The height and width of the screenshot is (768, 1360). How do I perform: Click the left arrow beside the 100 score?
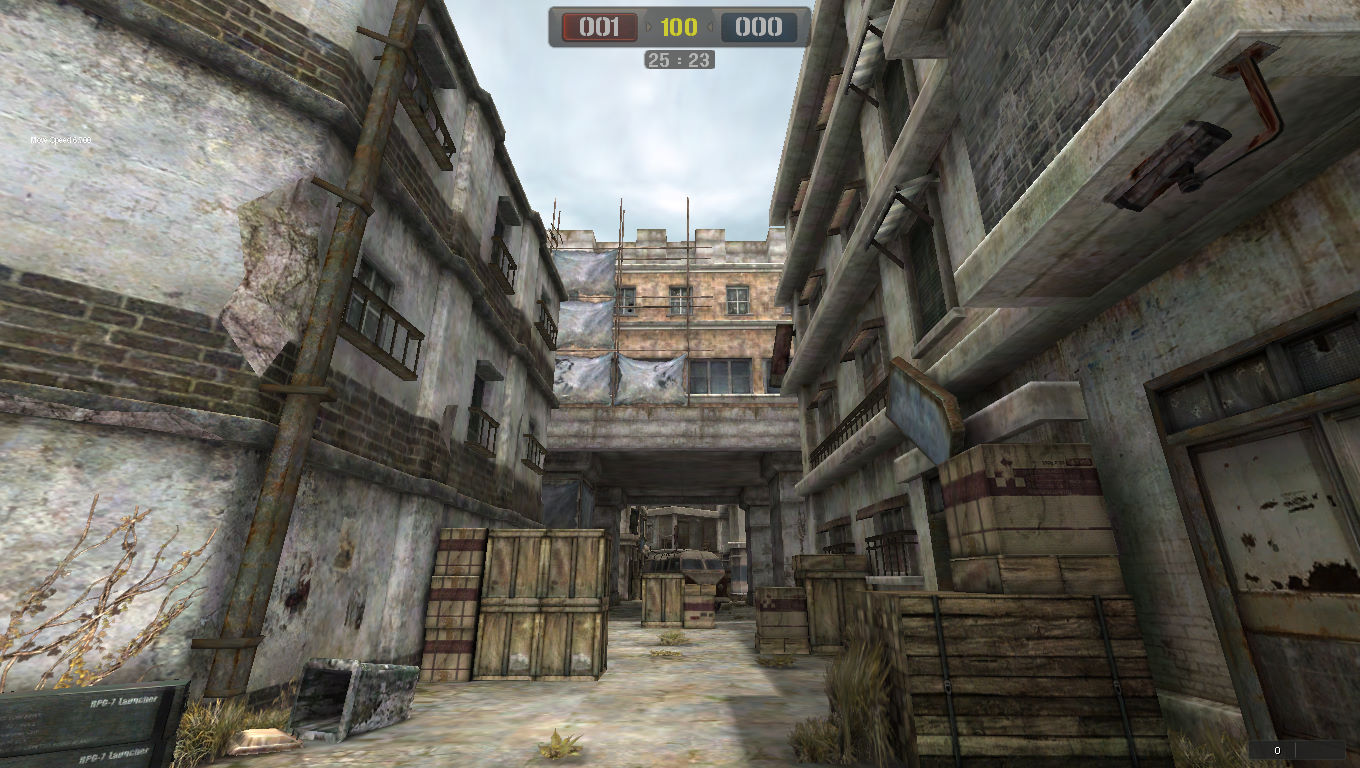[649, 27]
